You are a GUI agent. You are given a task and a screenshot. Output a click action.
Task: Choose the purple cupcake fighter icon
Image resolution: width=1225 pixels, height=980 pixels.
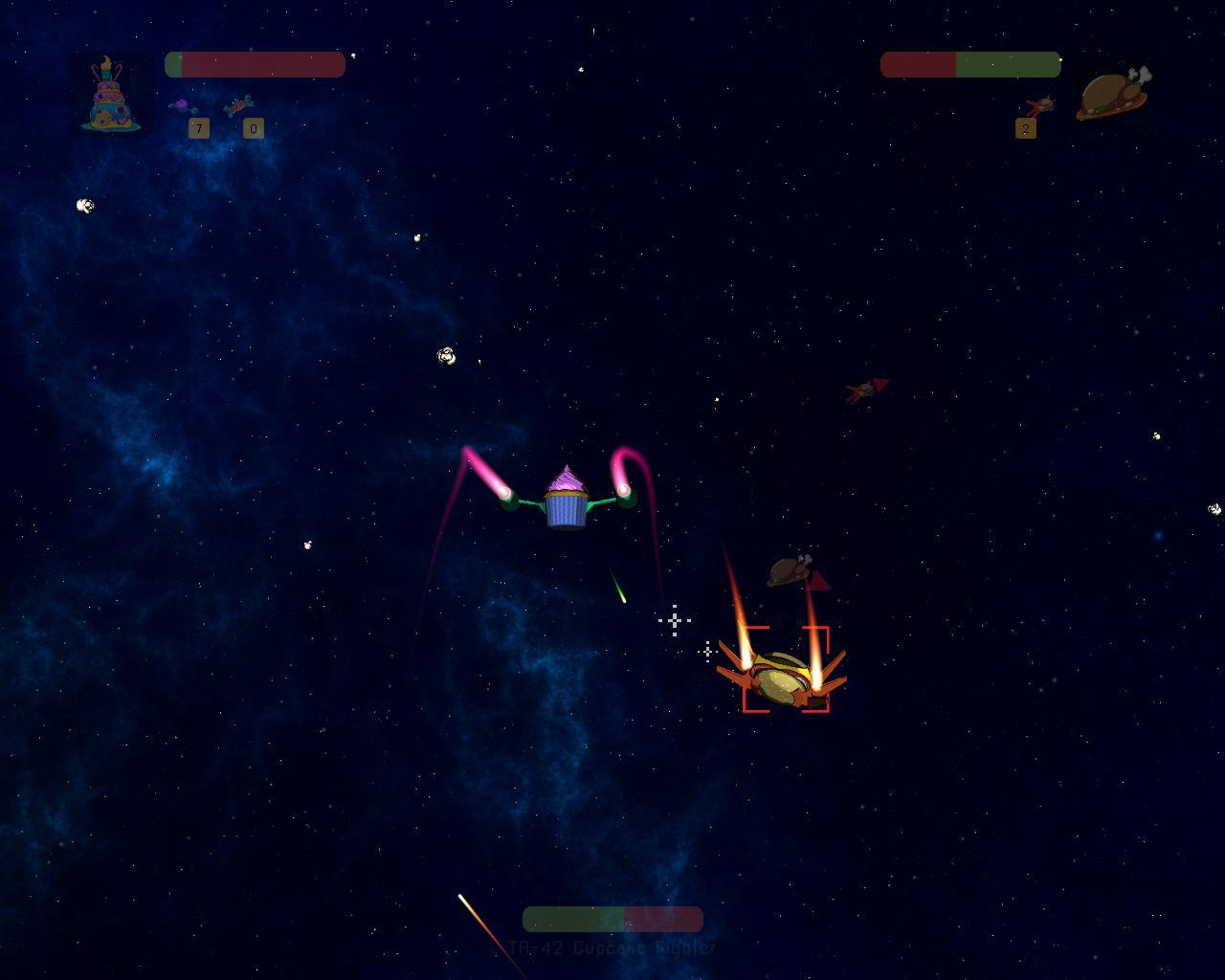(x=184, y=105)
